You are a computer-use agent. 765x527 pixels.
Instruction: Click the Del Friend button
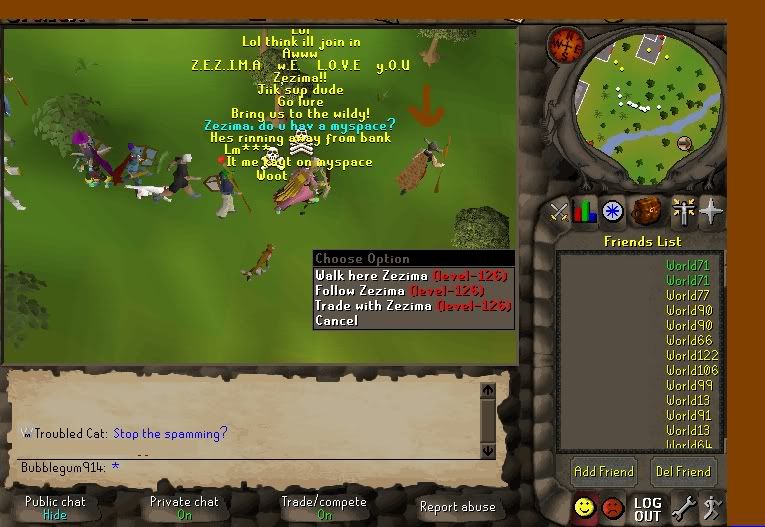click(683, 471)
